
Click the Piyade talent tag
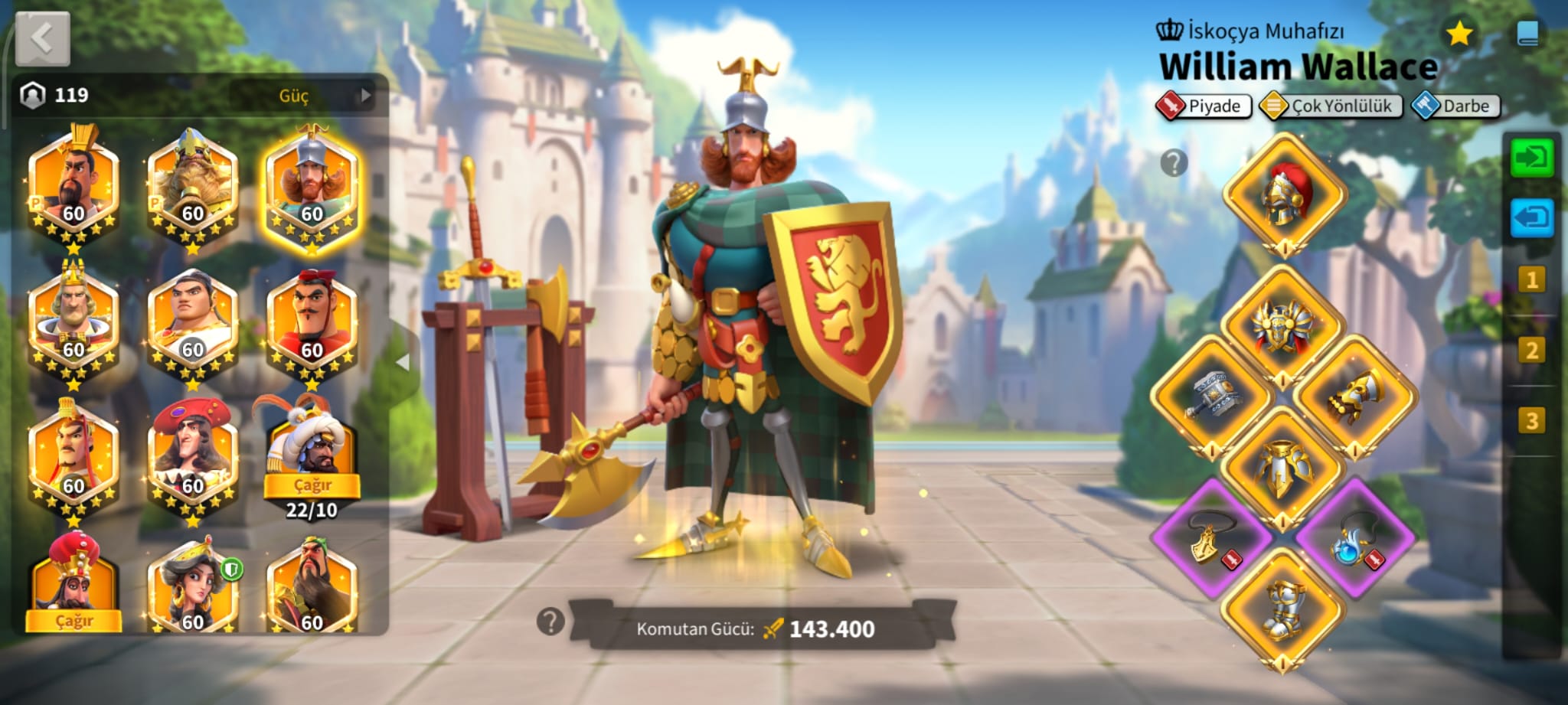(1204, 106)
